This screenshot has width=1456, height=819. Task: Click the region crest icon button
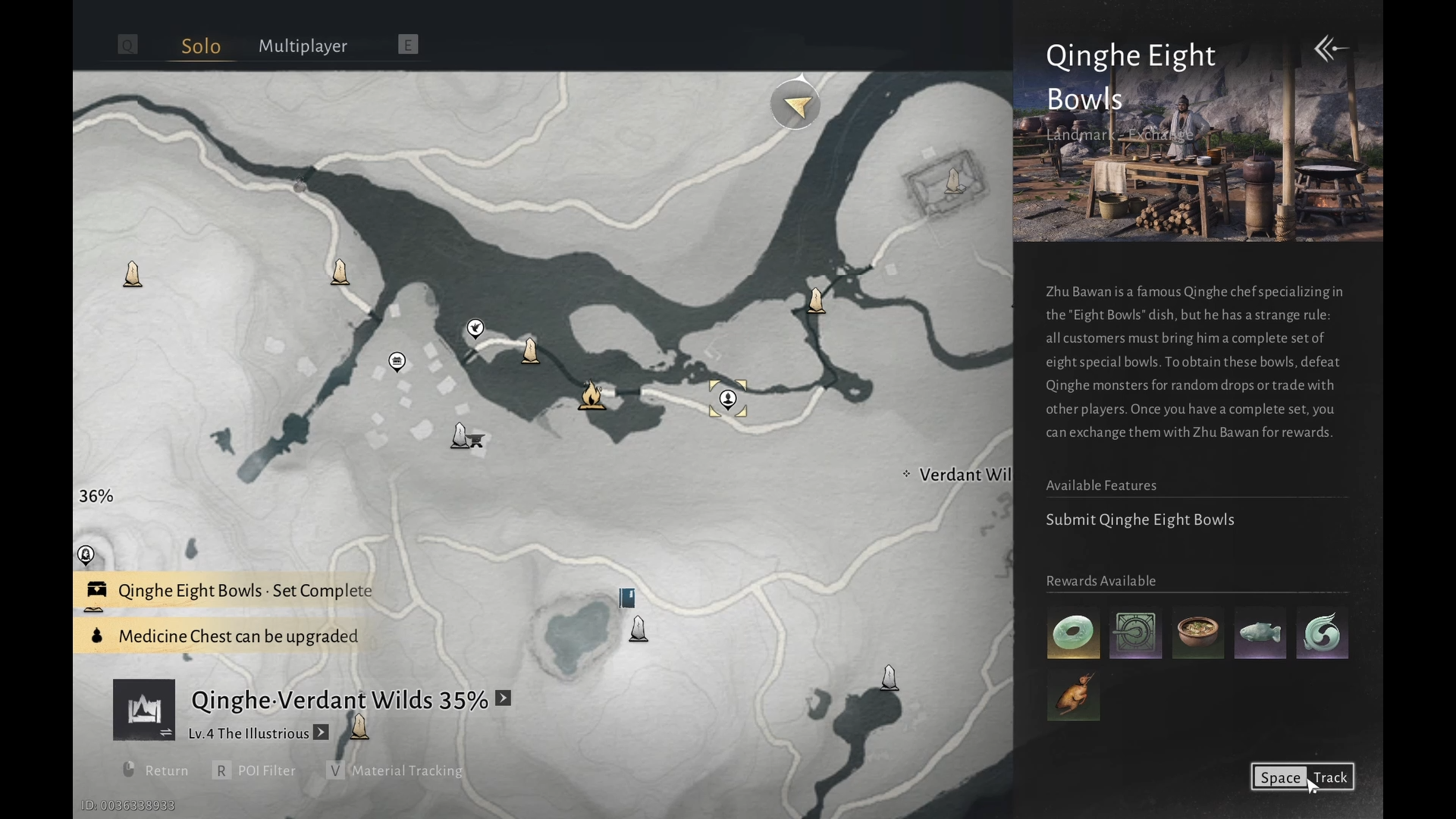(144, 710)
